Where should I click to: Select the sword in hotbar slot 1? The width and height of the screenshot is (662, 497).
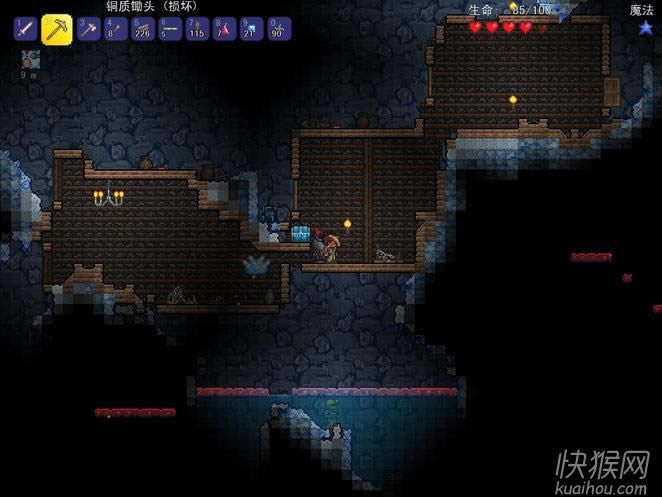tap(25, 29)
